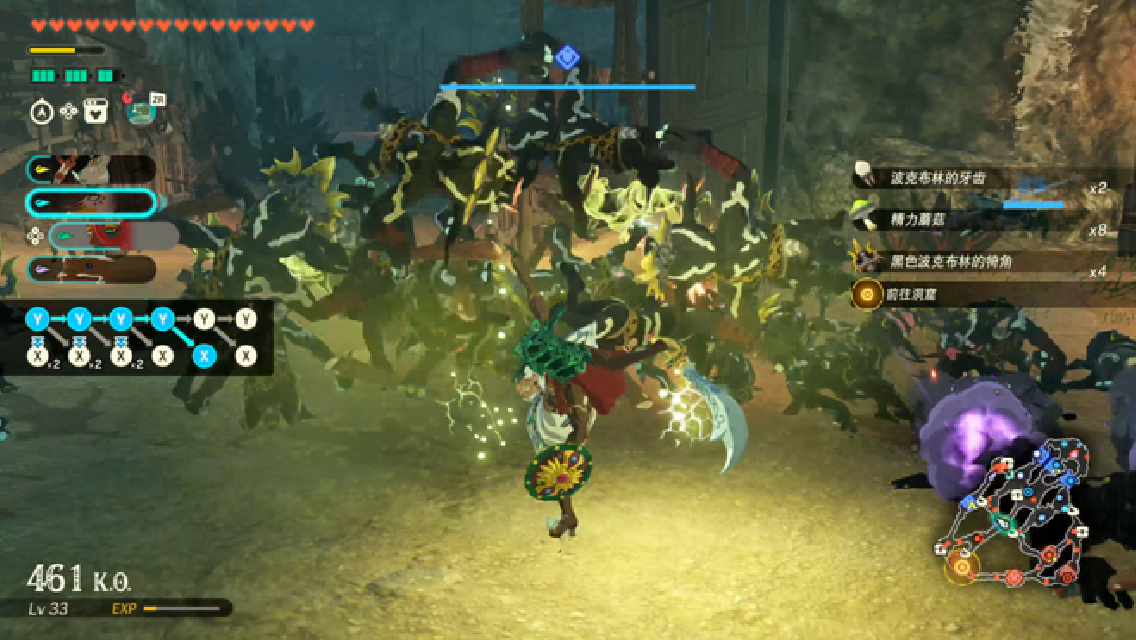
Task: Activate the round item icon tagged ZR
Action: pos(141,110)
